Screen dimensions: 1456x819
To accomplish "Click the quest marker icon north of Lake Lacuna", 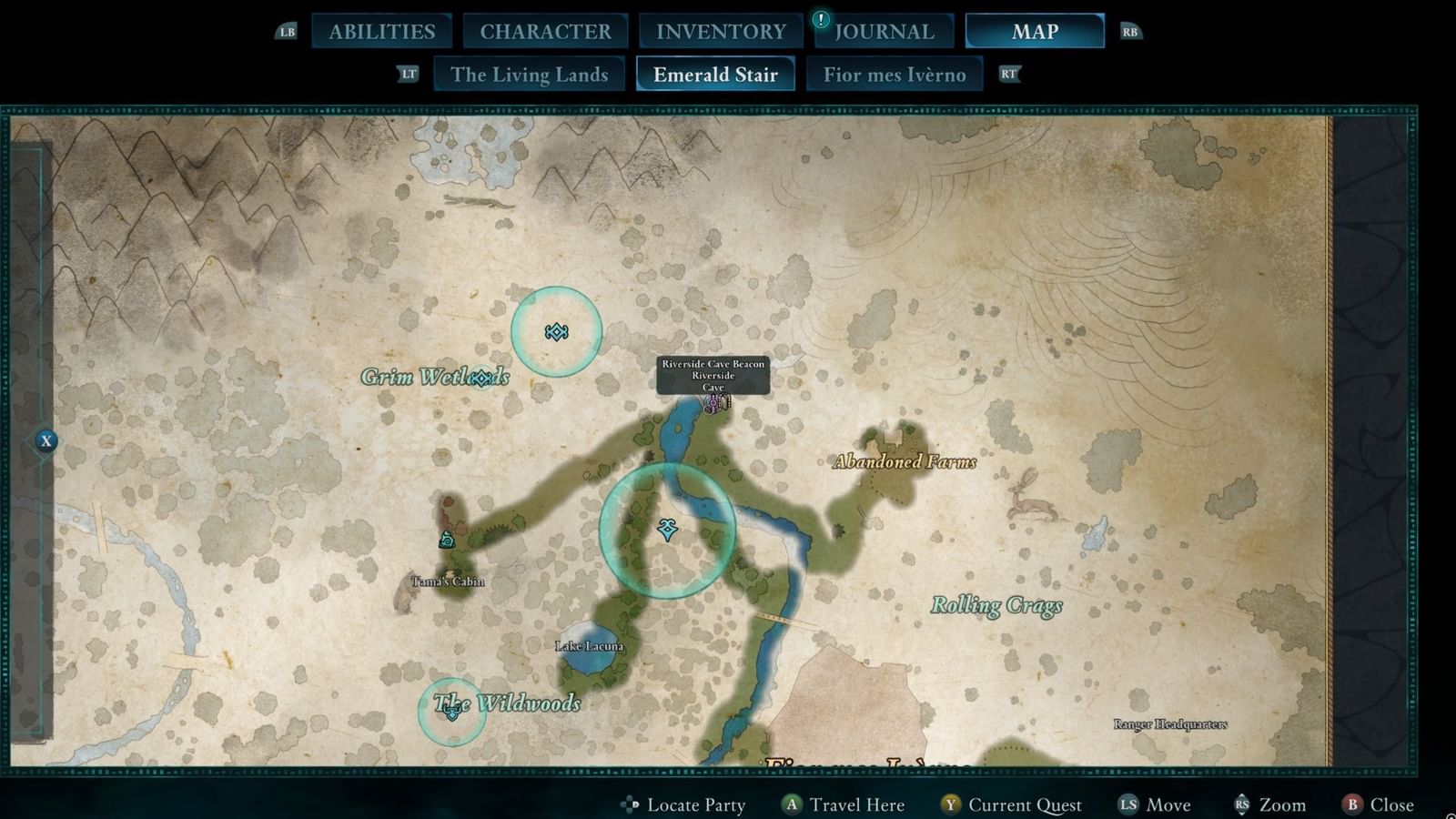I will (667, 531).
